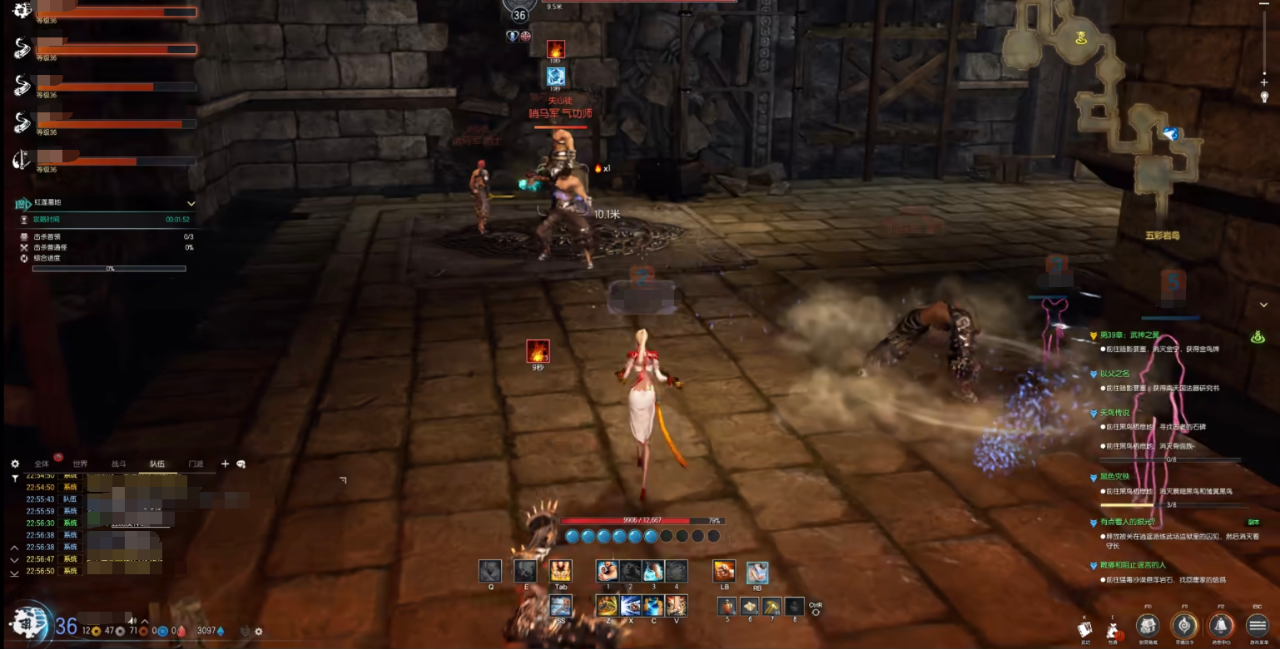This screenshot has width=1280, height=649.
Task: Use the flaming fist skill on LB
Action: click(724, 571)
